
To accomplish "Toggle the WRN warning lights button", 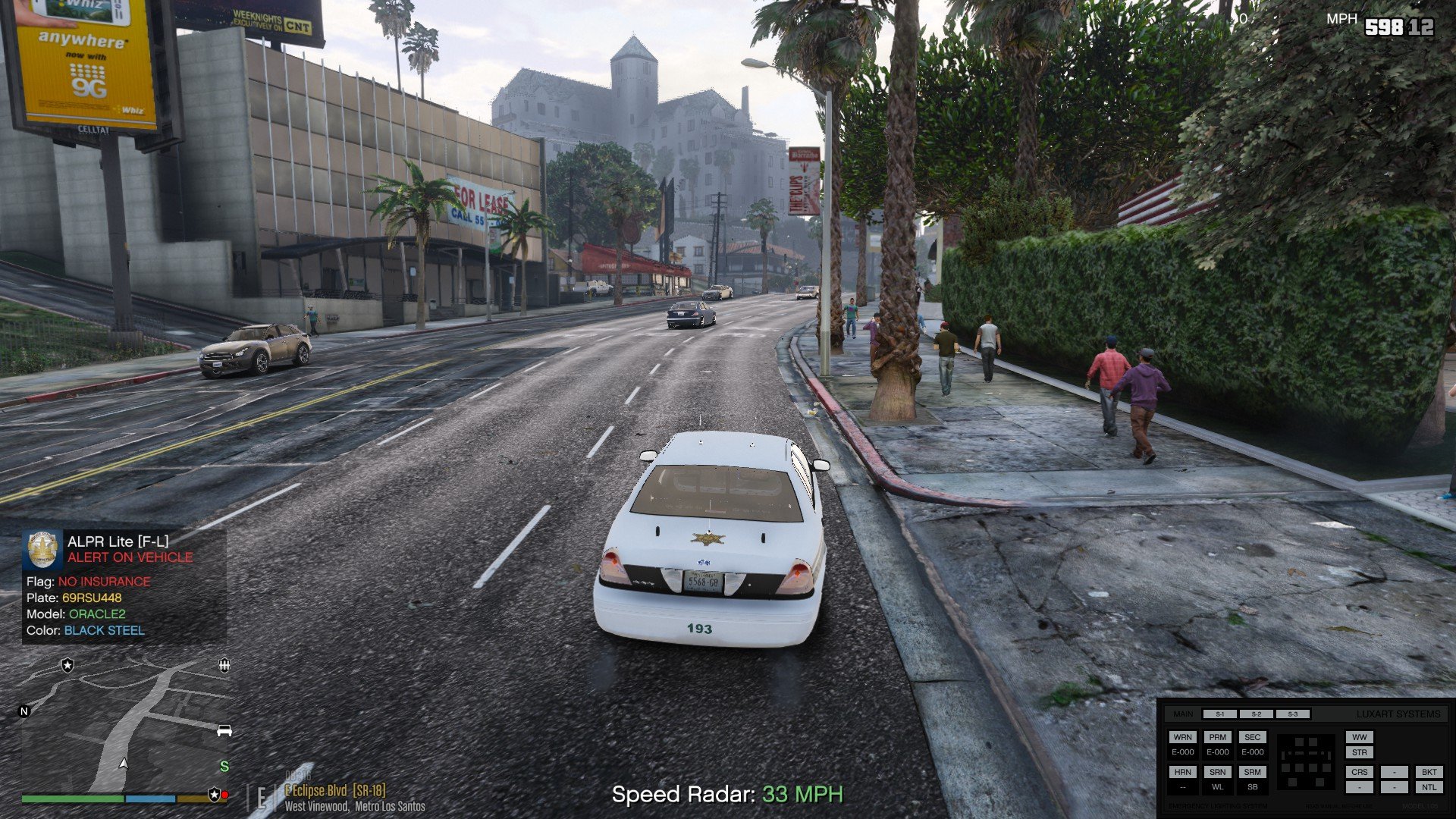I will point(1182,737).
